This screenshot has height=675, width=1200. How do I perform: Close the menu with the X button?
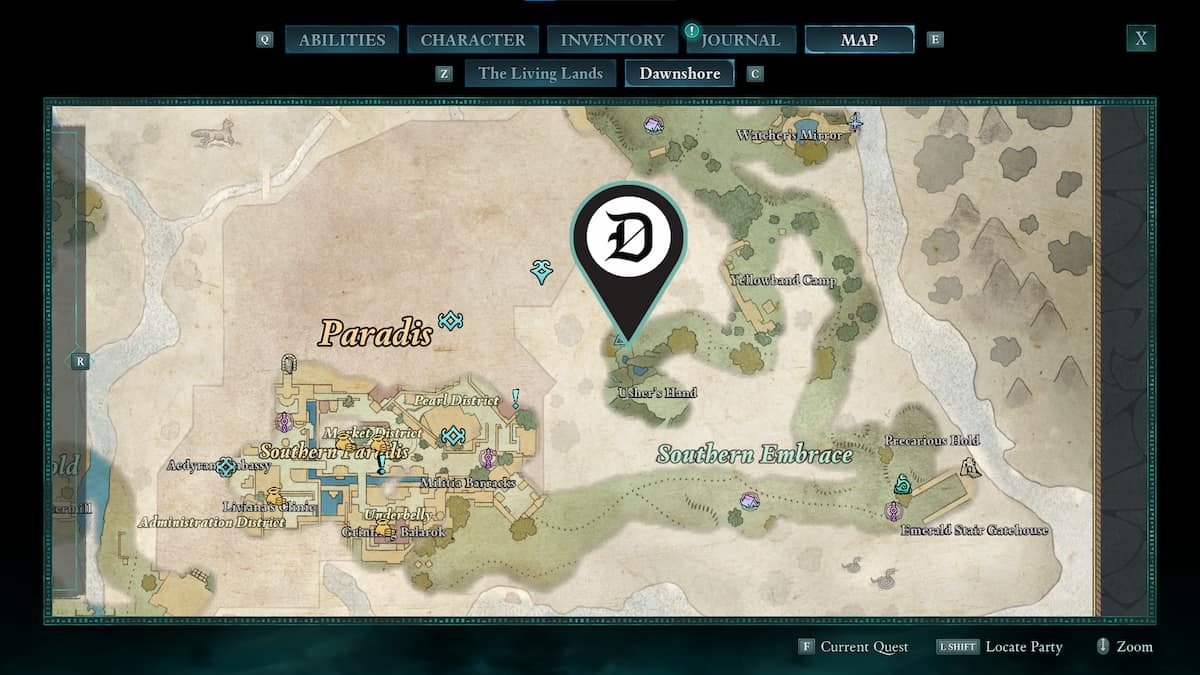point(1140,39)
